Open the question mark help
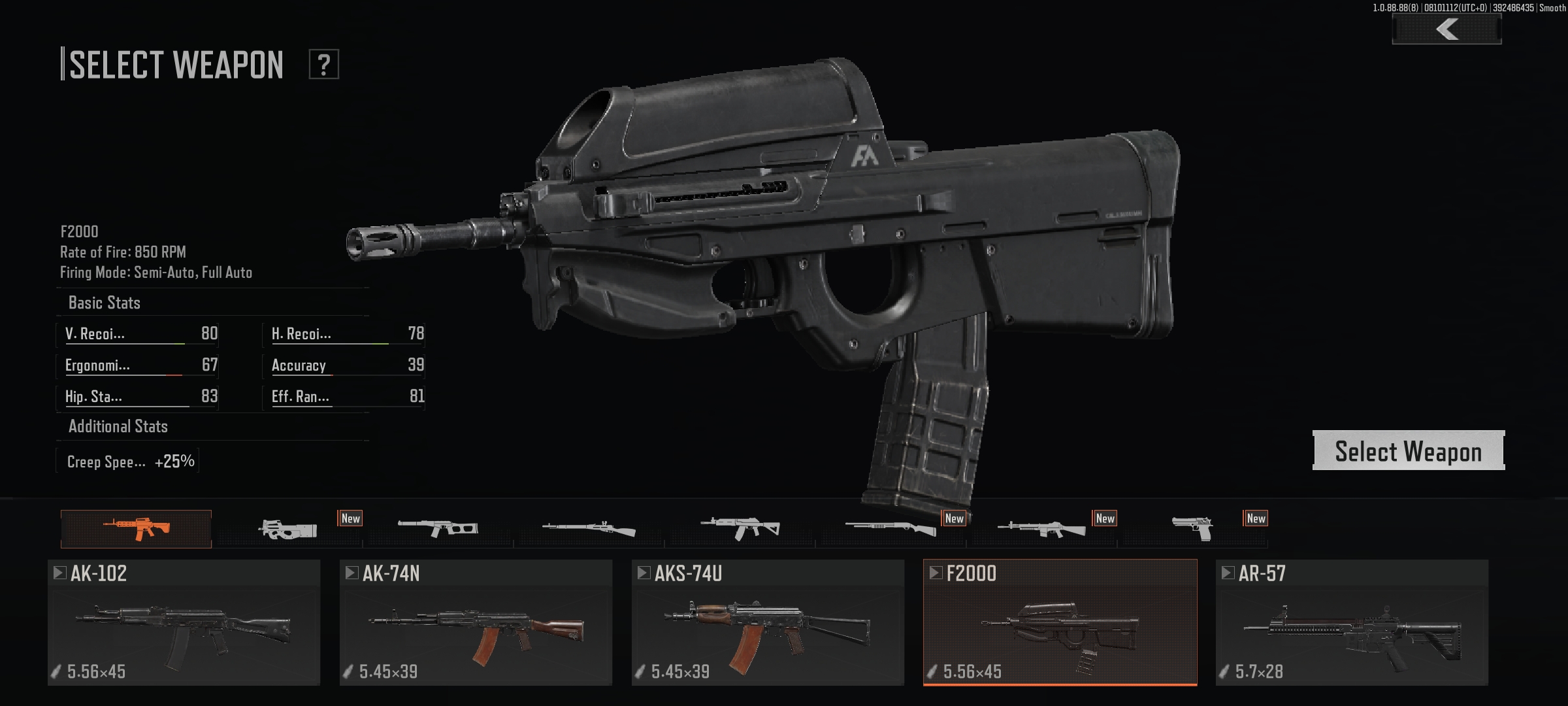This screenshot has width=1568, height=706. (x=323, y=65)
